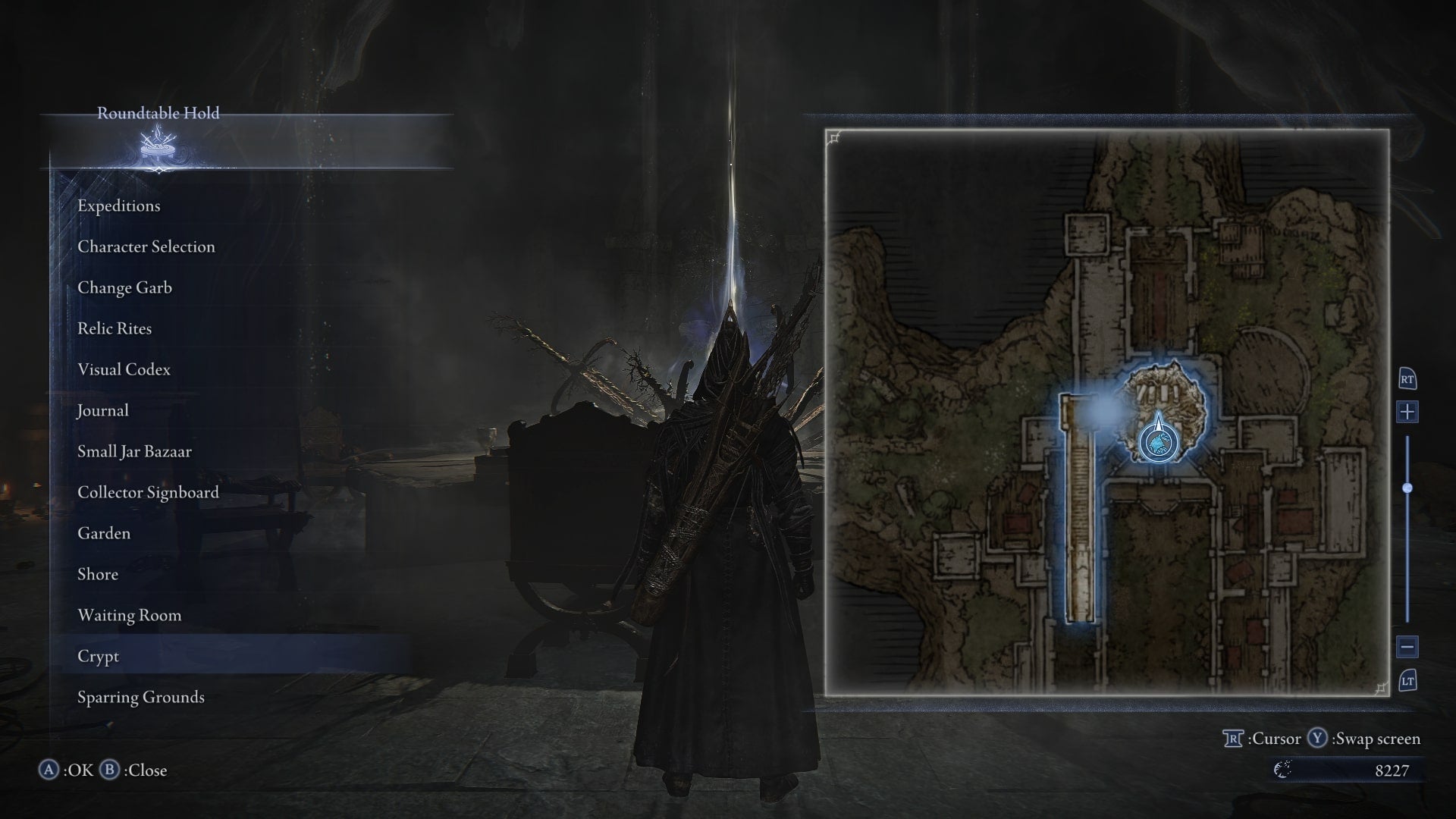Screen dimensions: 1456x819
Task: Open Sparring Grounds
Action: (x=140, y=697)
